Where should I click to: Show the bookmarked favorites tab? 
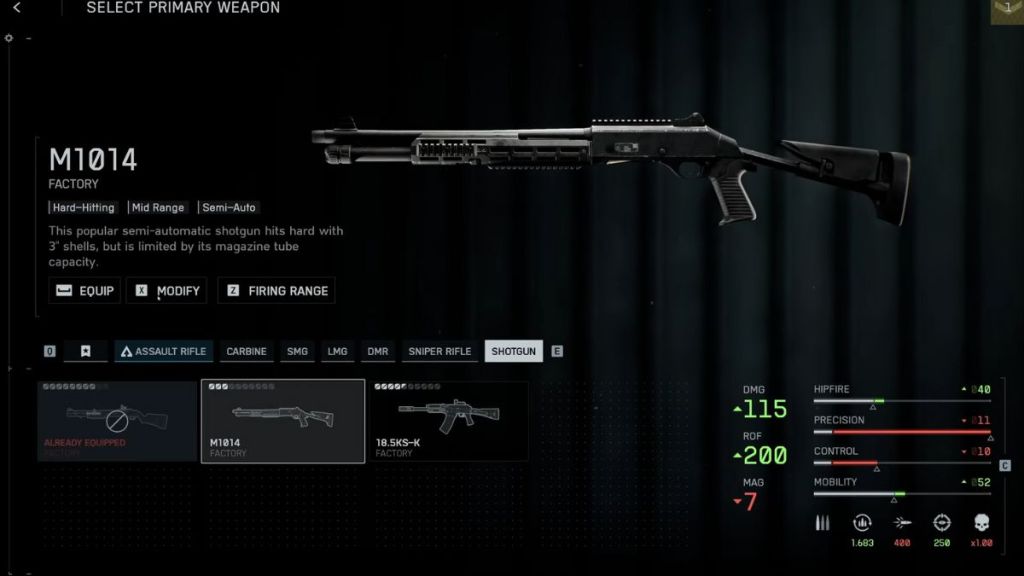click(x=86, y=351)
